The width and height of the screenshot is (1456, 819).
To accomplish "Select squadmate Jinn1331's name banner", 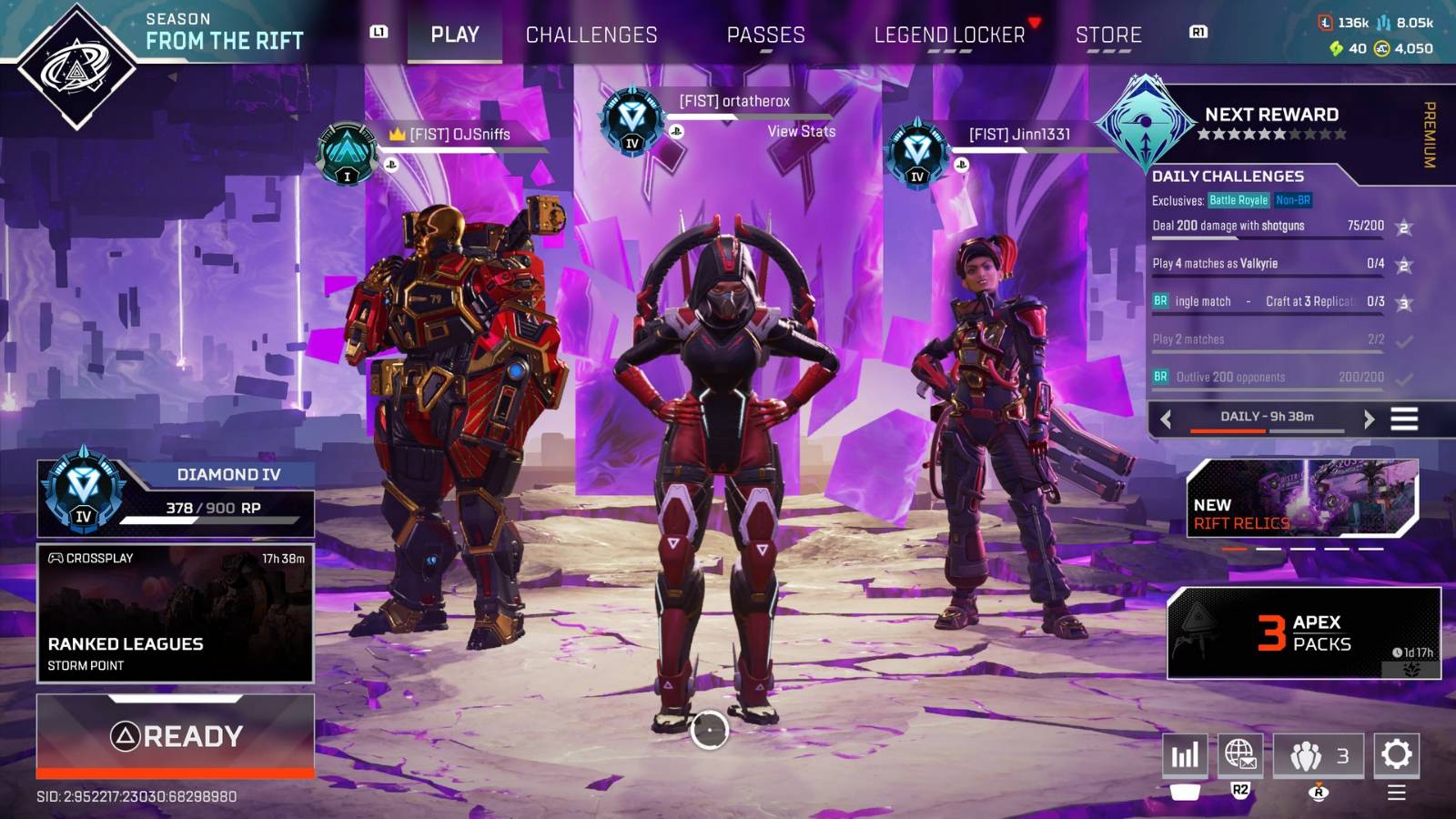I will tap(1019, 135).
